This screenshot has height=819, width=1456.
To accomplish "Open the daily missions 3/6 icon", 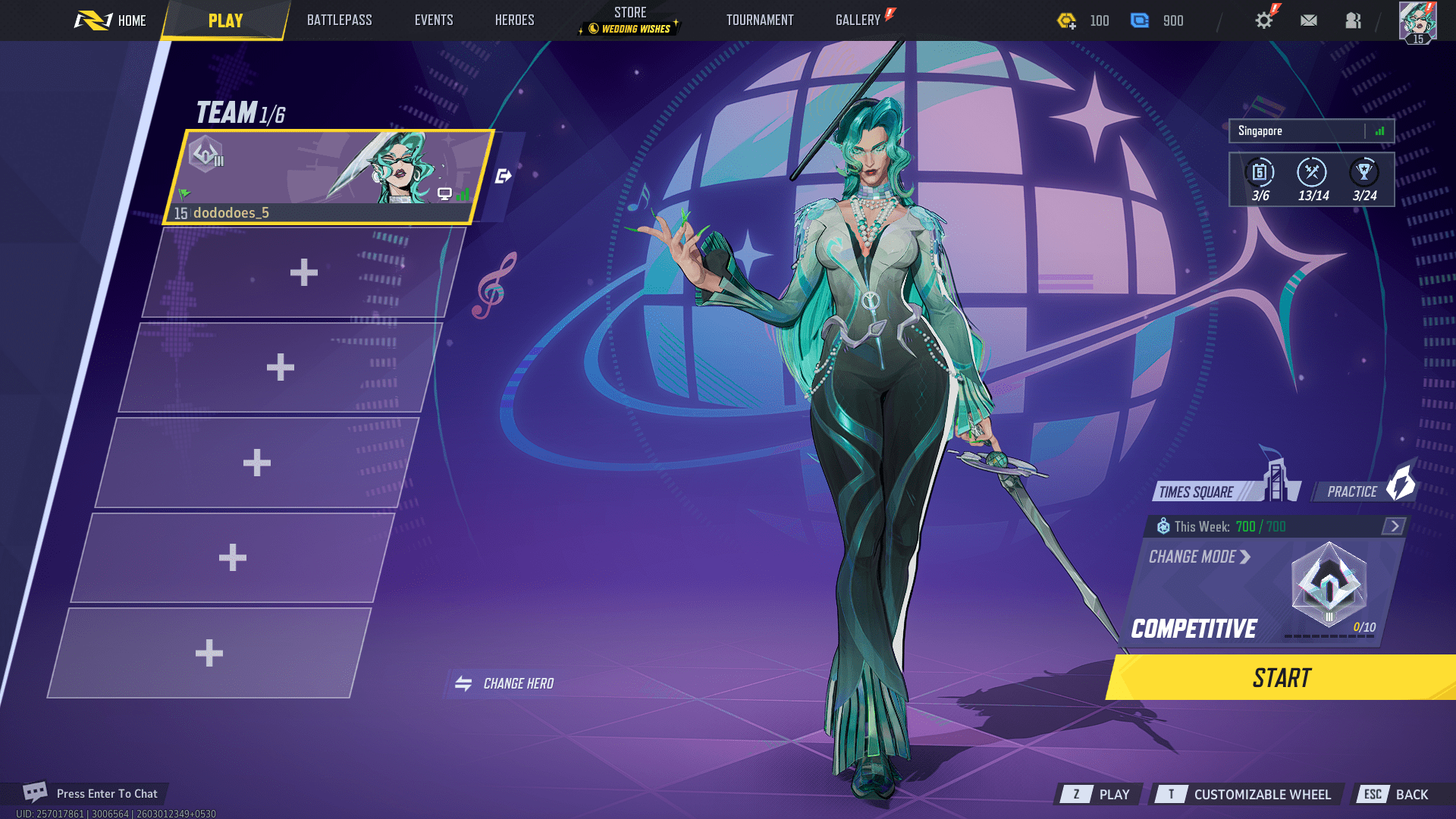I will 1258,173.
